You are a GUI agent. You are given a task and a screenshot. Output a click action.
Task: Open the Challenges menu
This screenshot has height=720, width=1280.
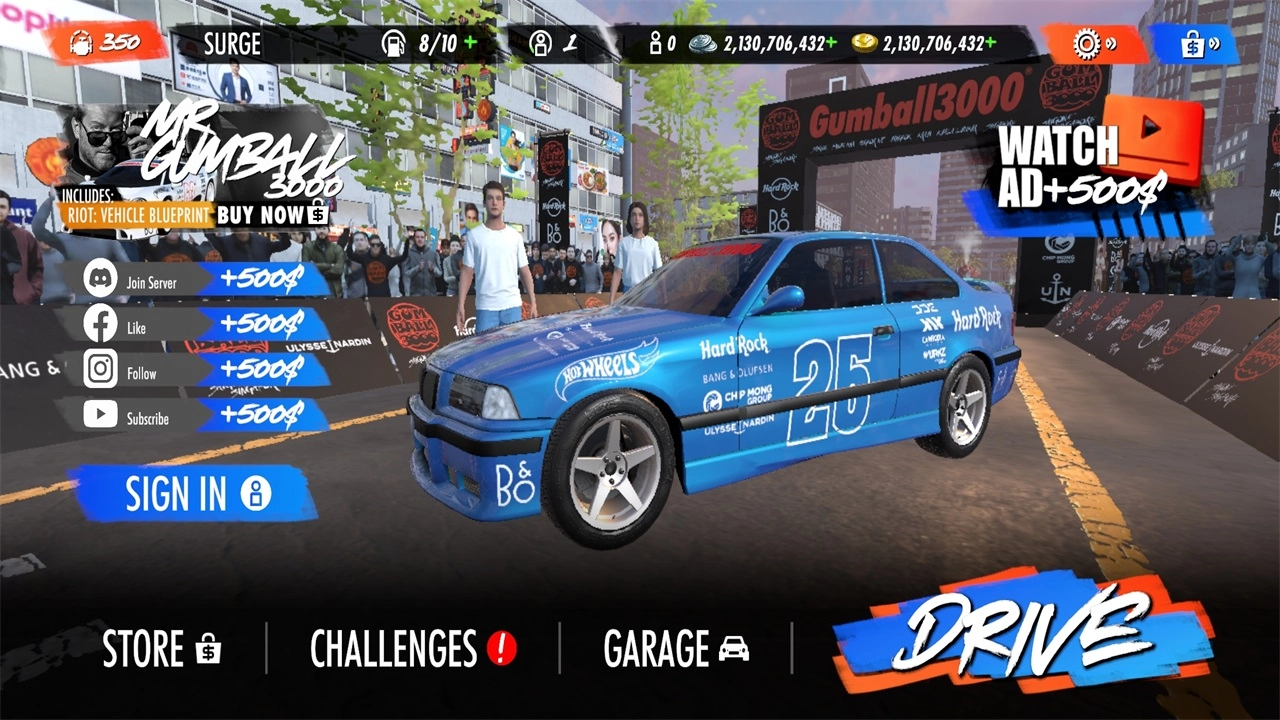pyautogui.click(x=412, y=649)
